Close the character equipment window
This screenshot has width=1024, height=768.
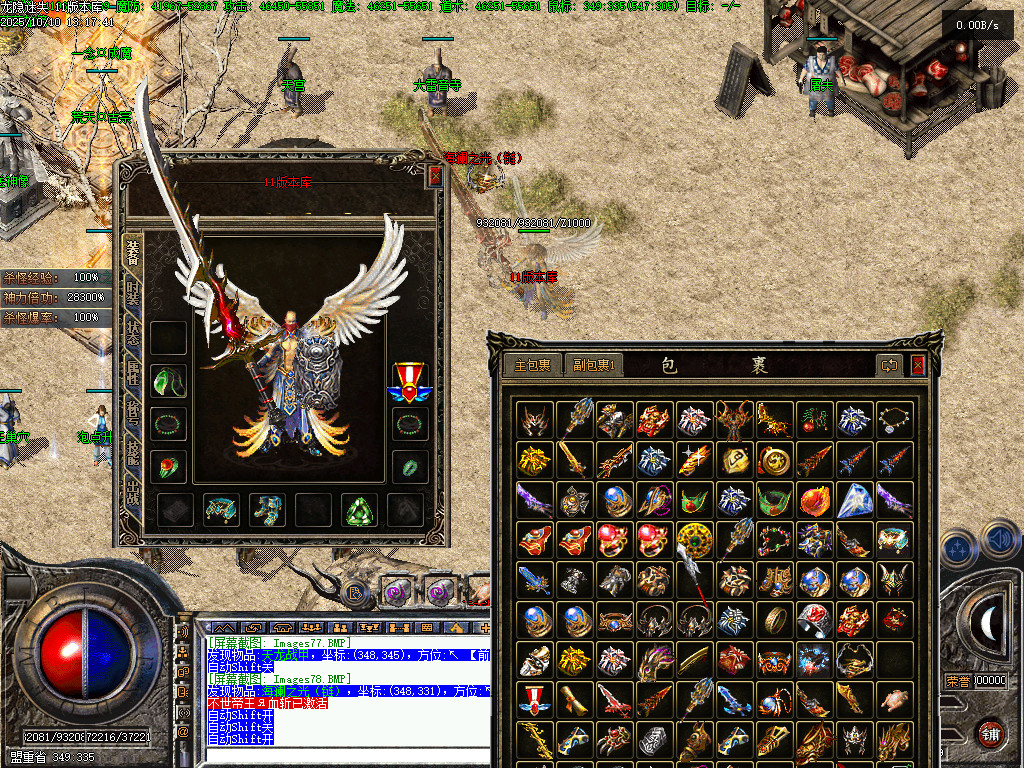click(435, 176)
